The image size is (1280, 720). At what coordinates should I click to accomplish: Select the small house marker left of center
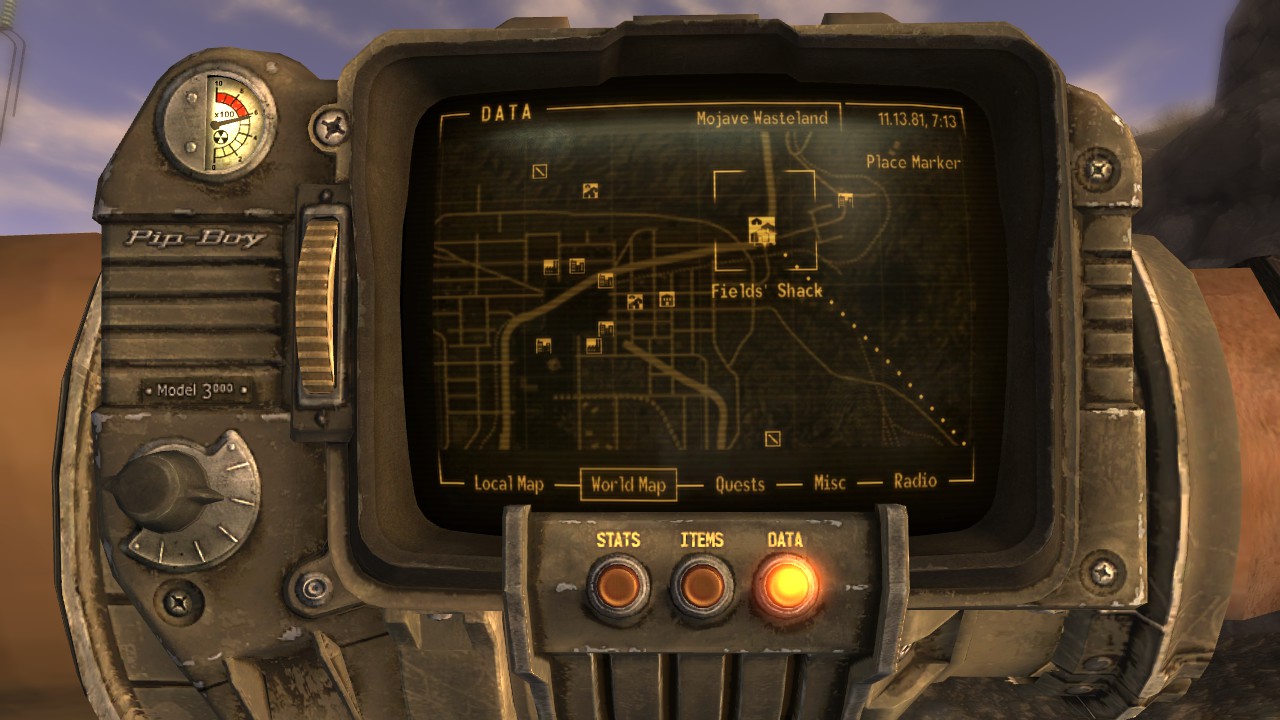[x=633, y=303]
